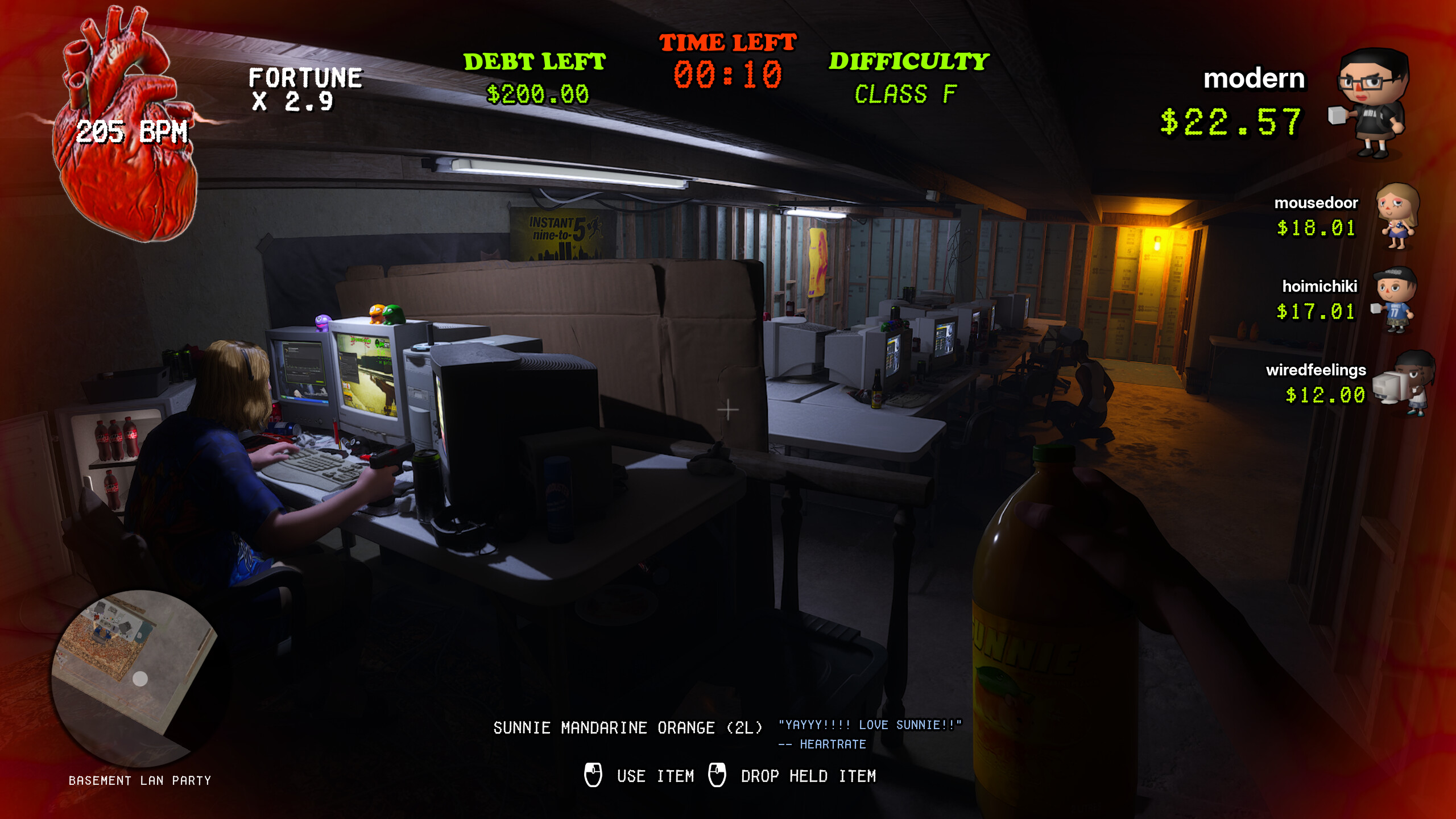
Task: Select player modern's avatar
Action: tap(1372, 102)
